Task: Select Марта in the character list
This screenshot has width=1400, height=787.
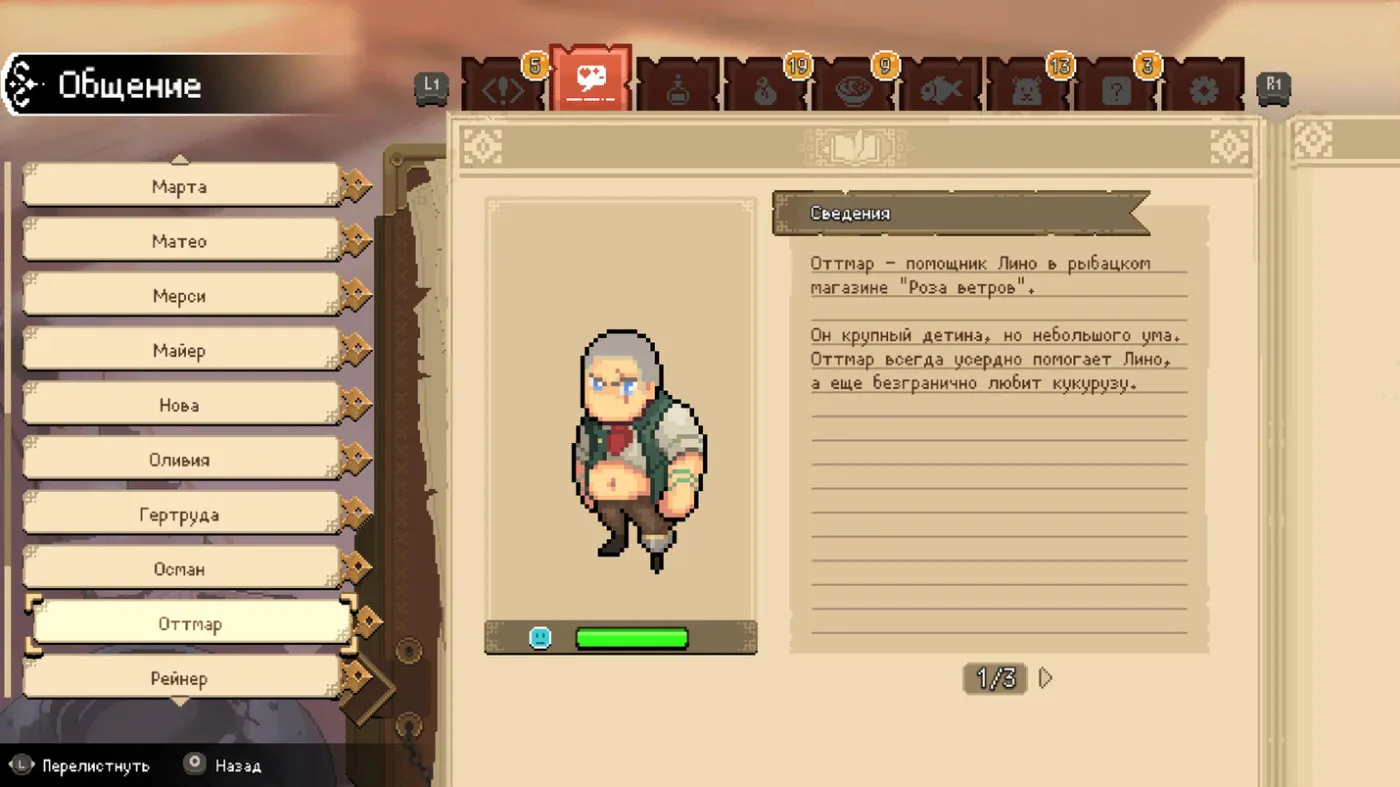Action: pyautogui.click(x=180, y=186)
